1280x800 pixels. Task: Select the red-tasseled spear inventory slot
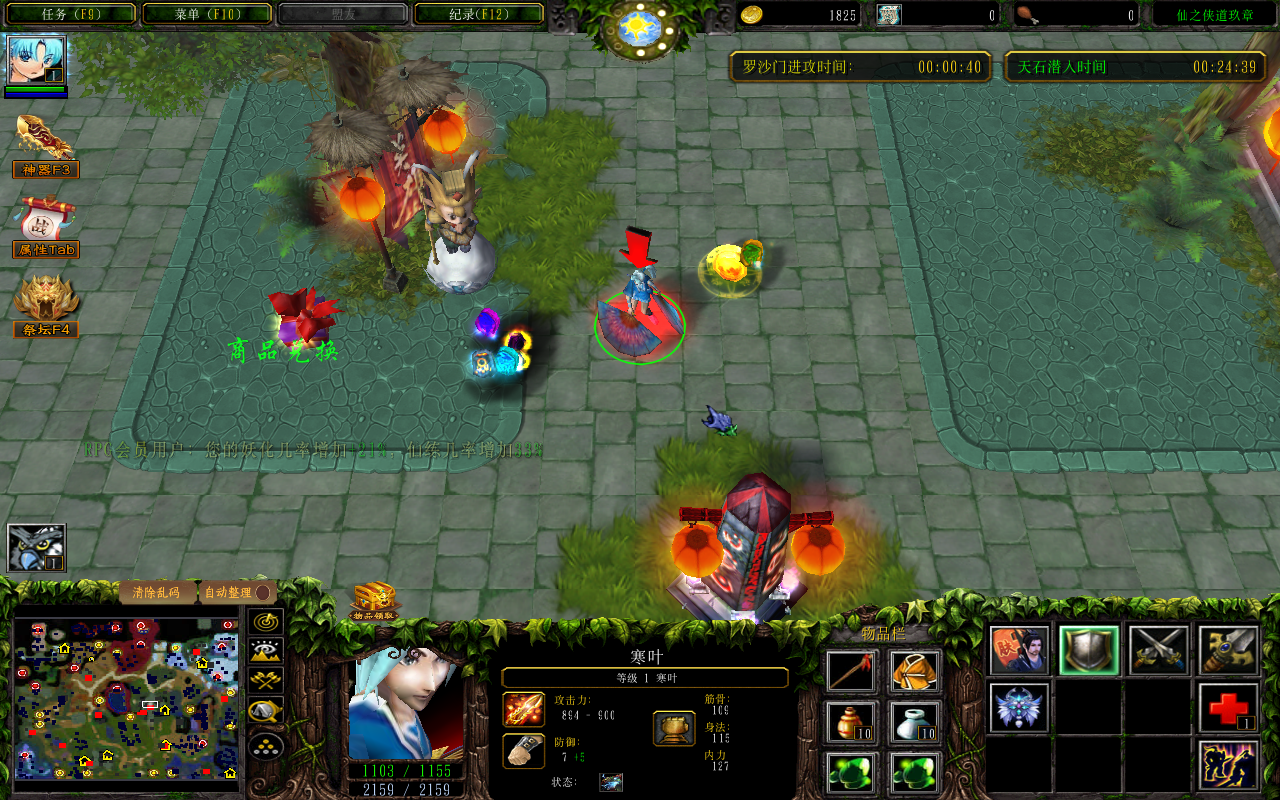[x=852, y=671]
